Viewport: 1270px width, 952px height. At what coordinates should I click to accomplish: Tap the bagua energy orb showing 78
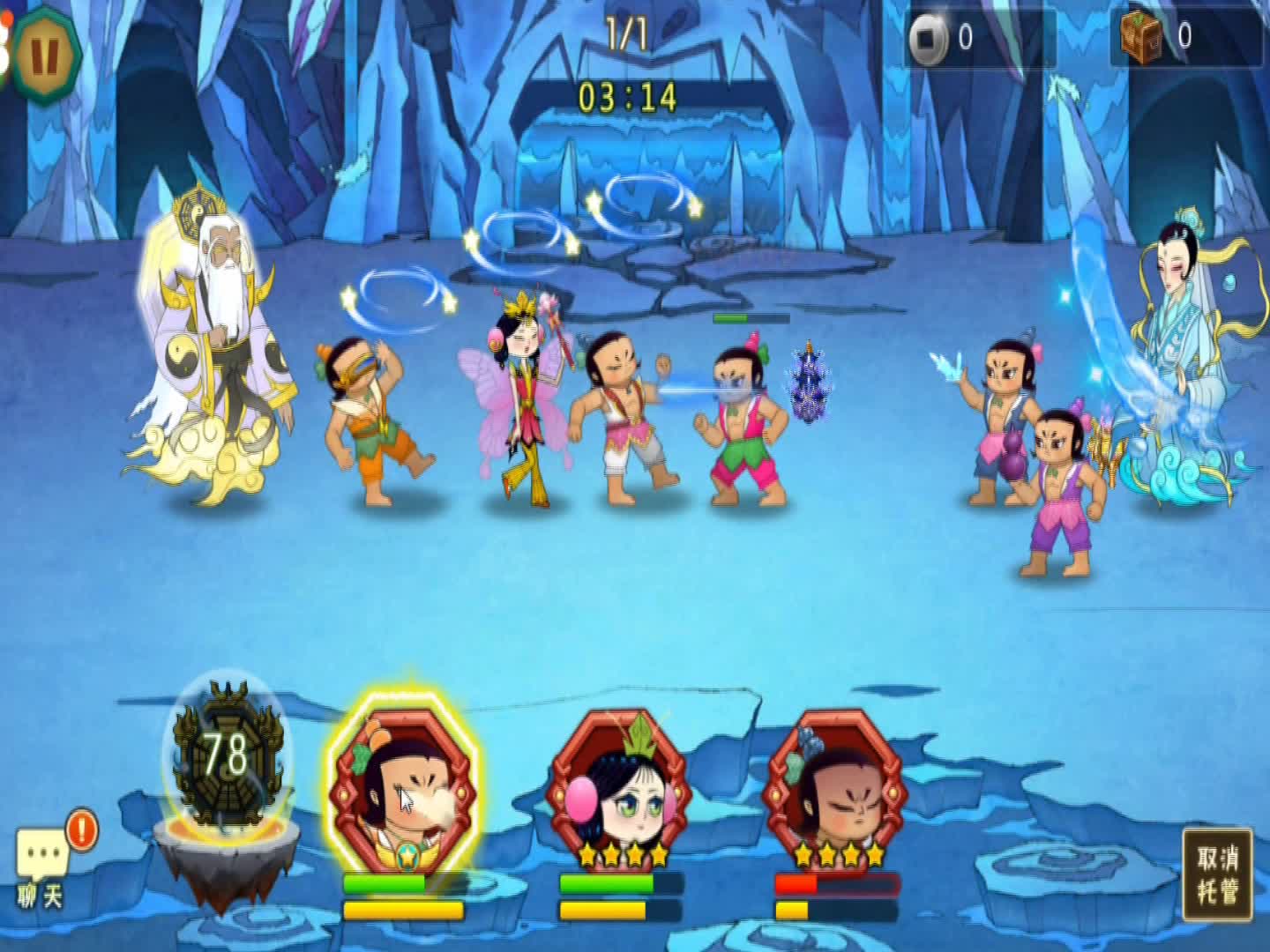point(226,755)
